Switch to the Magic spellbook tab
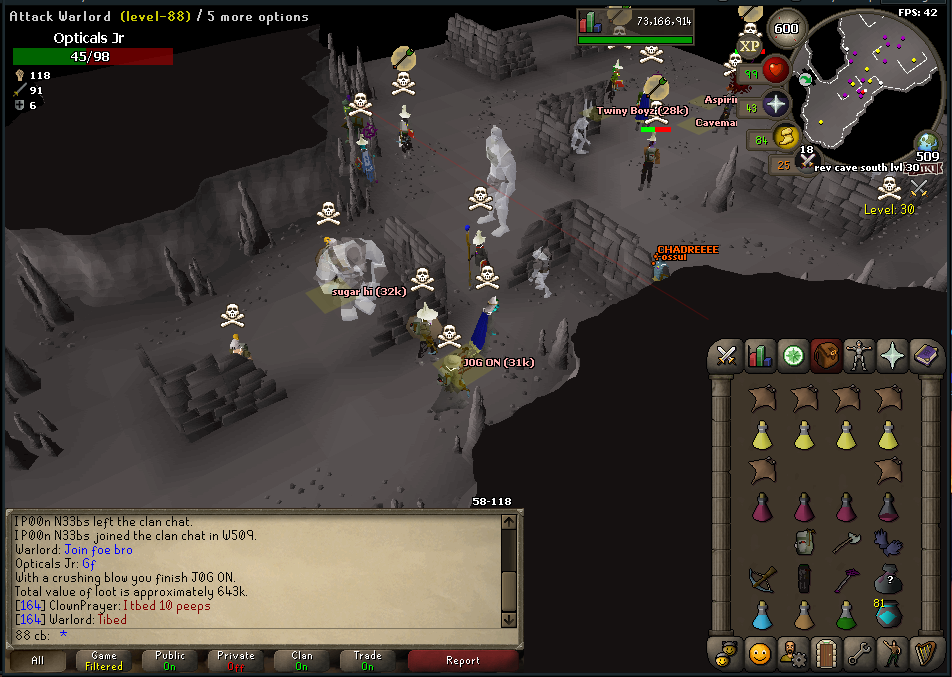952x677 pixels. (x=926, y=356)
